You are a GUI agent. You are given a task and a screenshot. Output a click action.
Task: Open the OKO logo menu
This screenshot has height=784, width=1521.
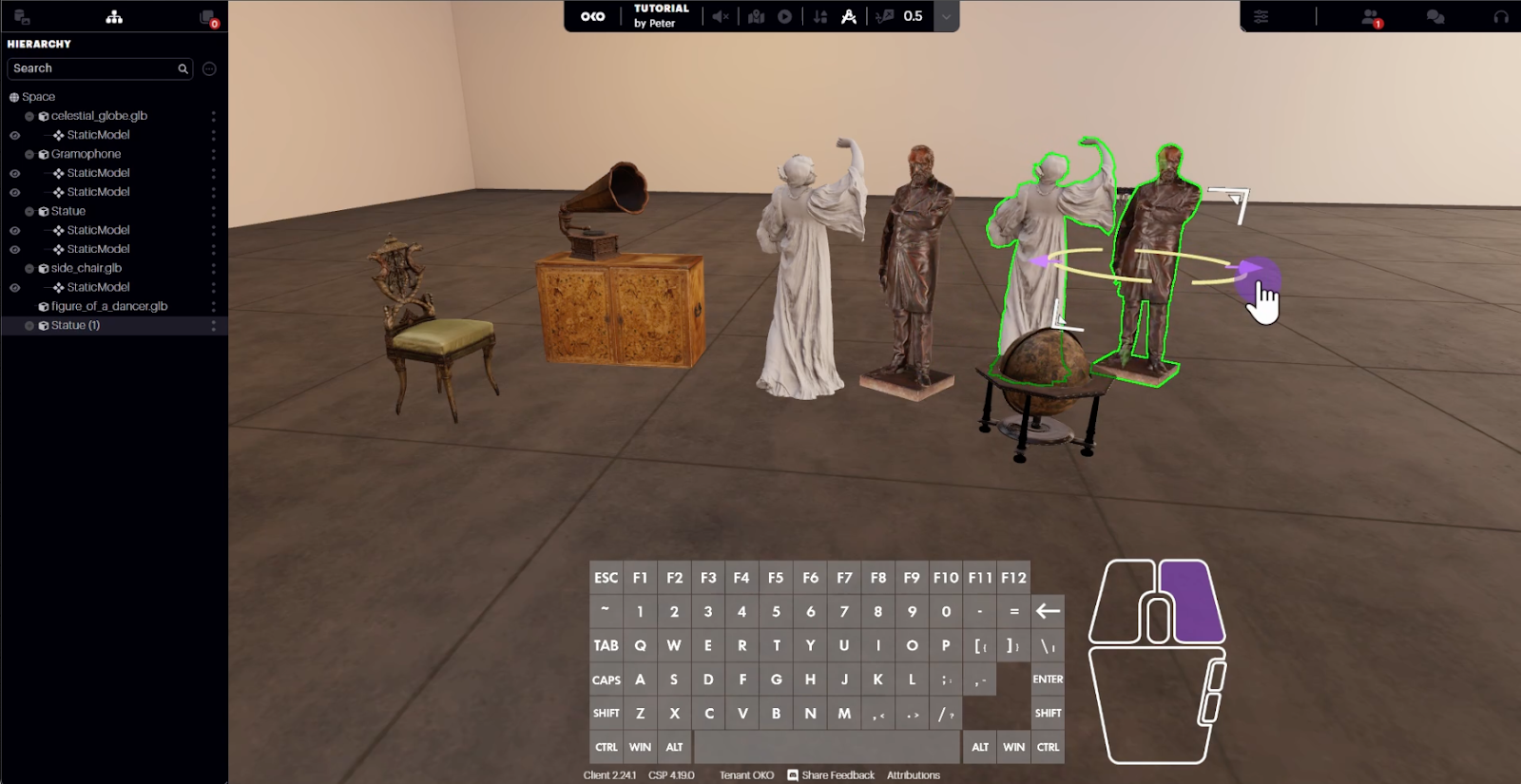592,16
